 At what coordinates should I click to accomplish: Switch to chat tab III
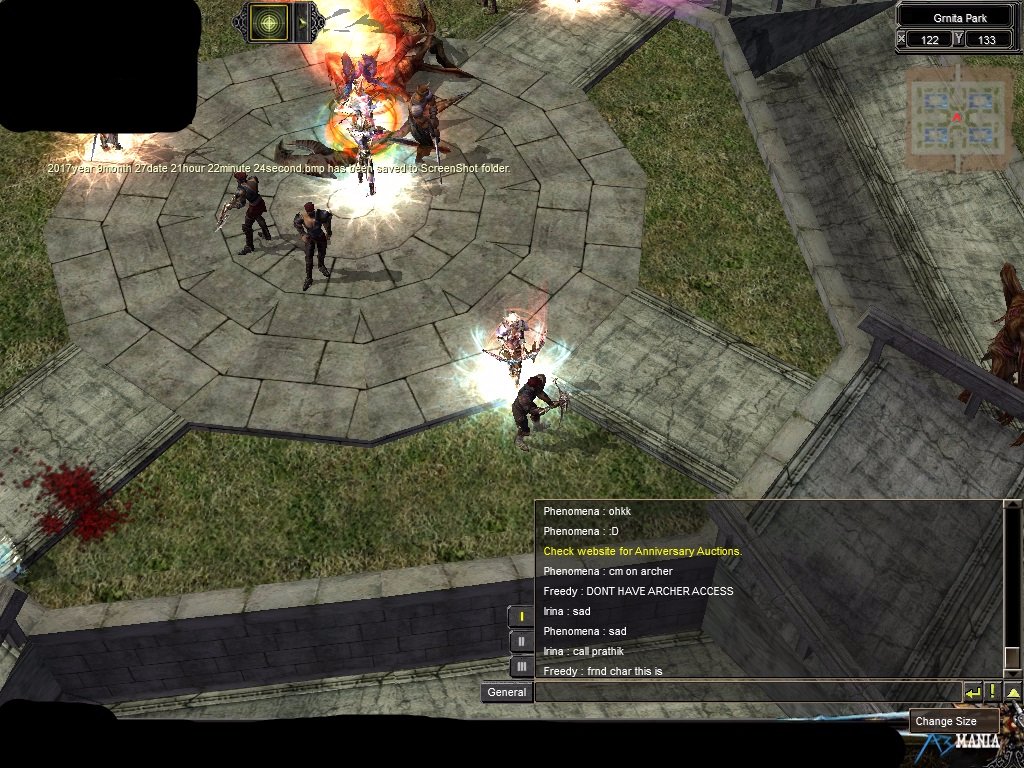click(x=521, y=666)
